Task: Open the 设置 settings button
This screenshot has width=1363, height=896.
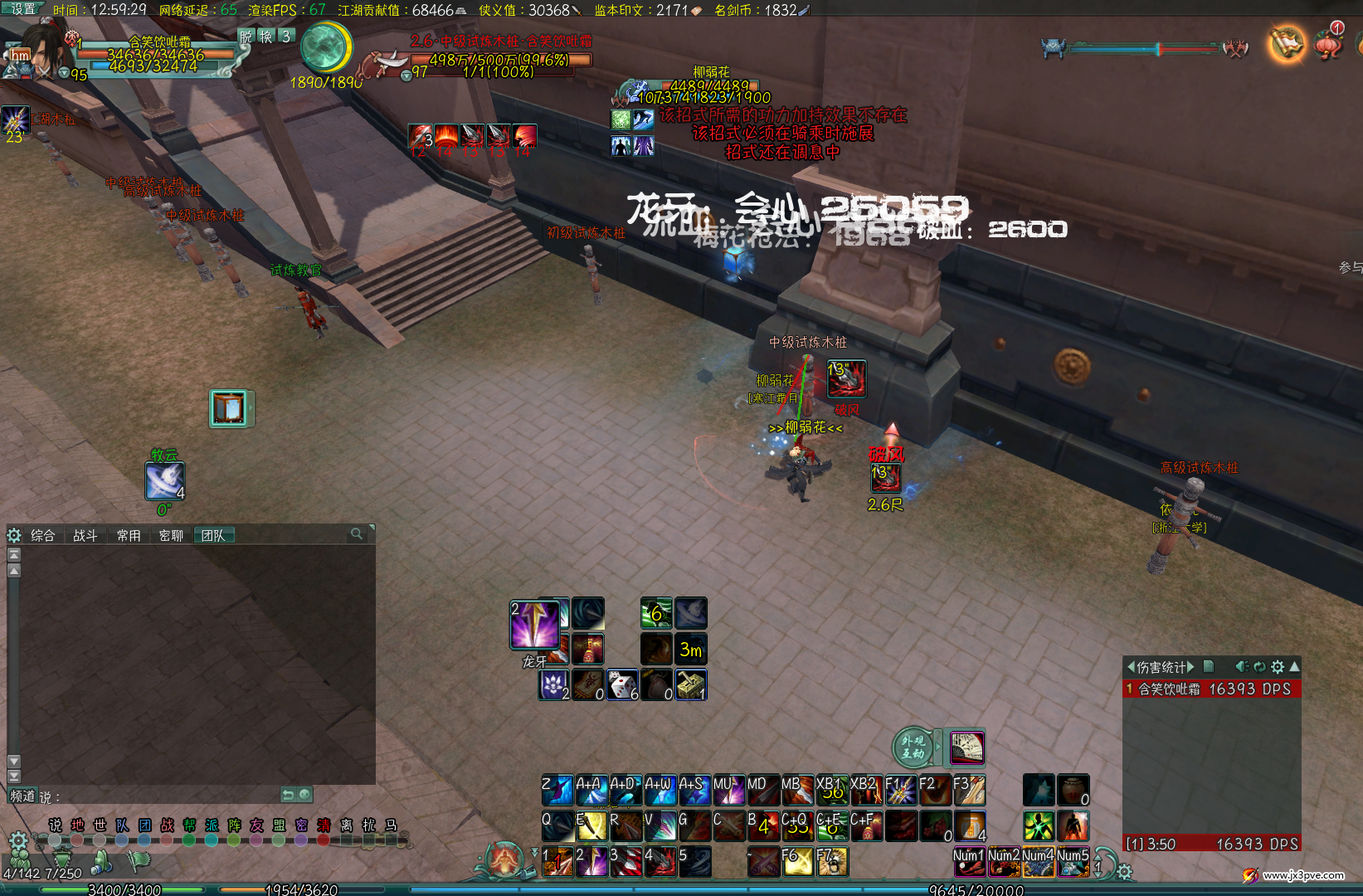Action: coord(23,8)
